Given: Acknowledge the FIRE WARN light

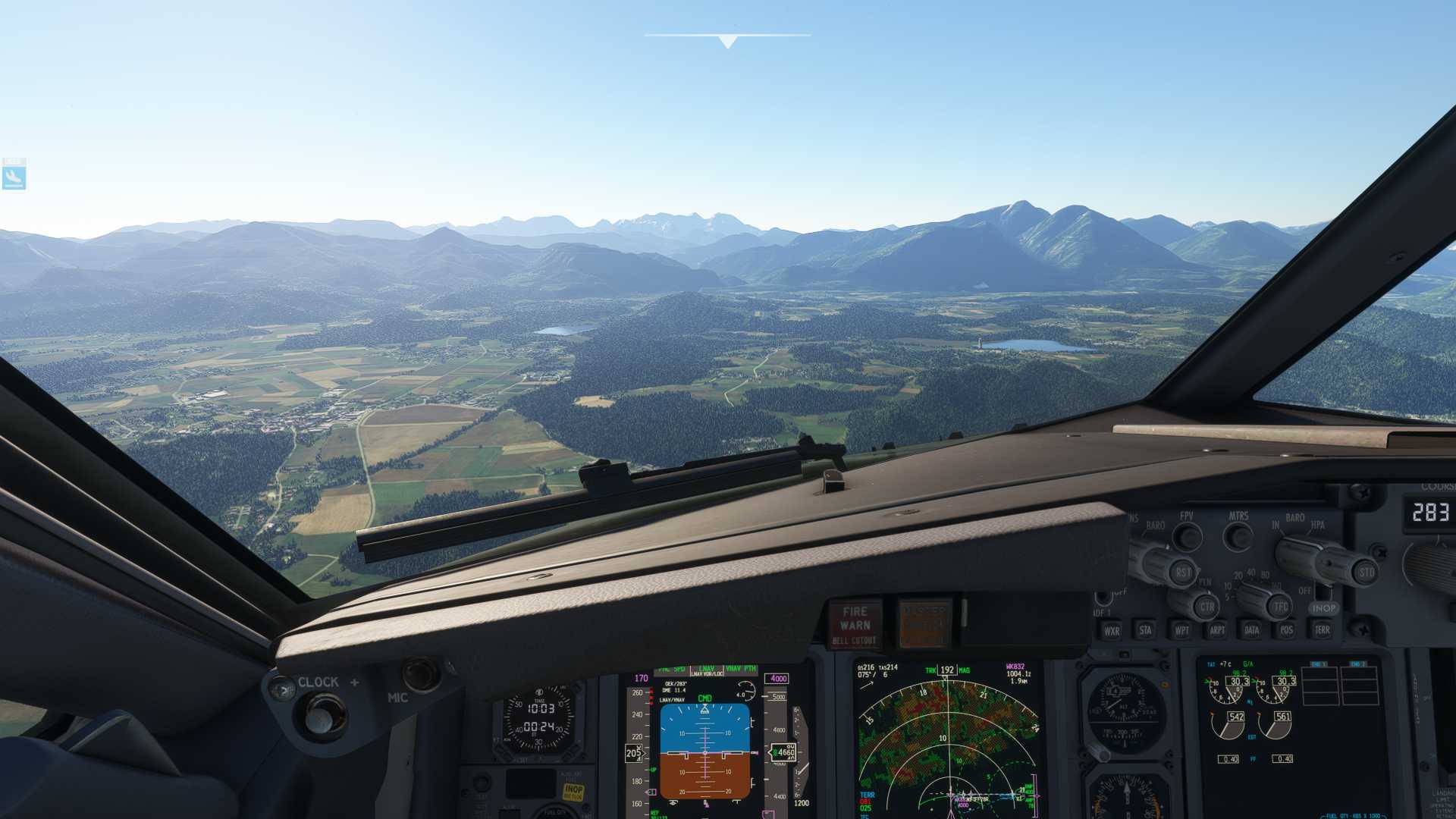Looking at the screenshot, I should click(x=855, y=625).
